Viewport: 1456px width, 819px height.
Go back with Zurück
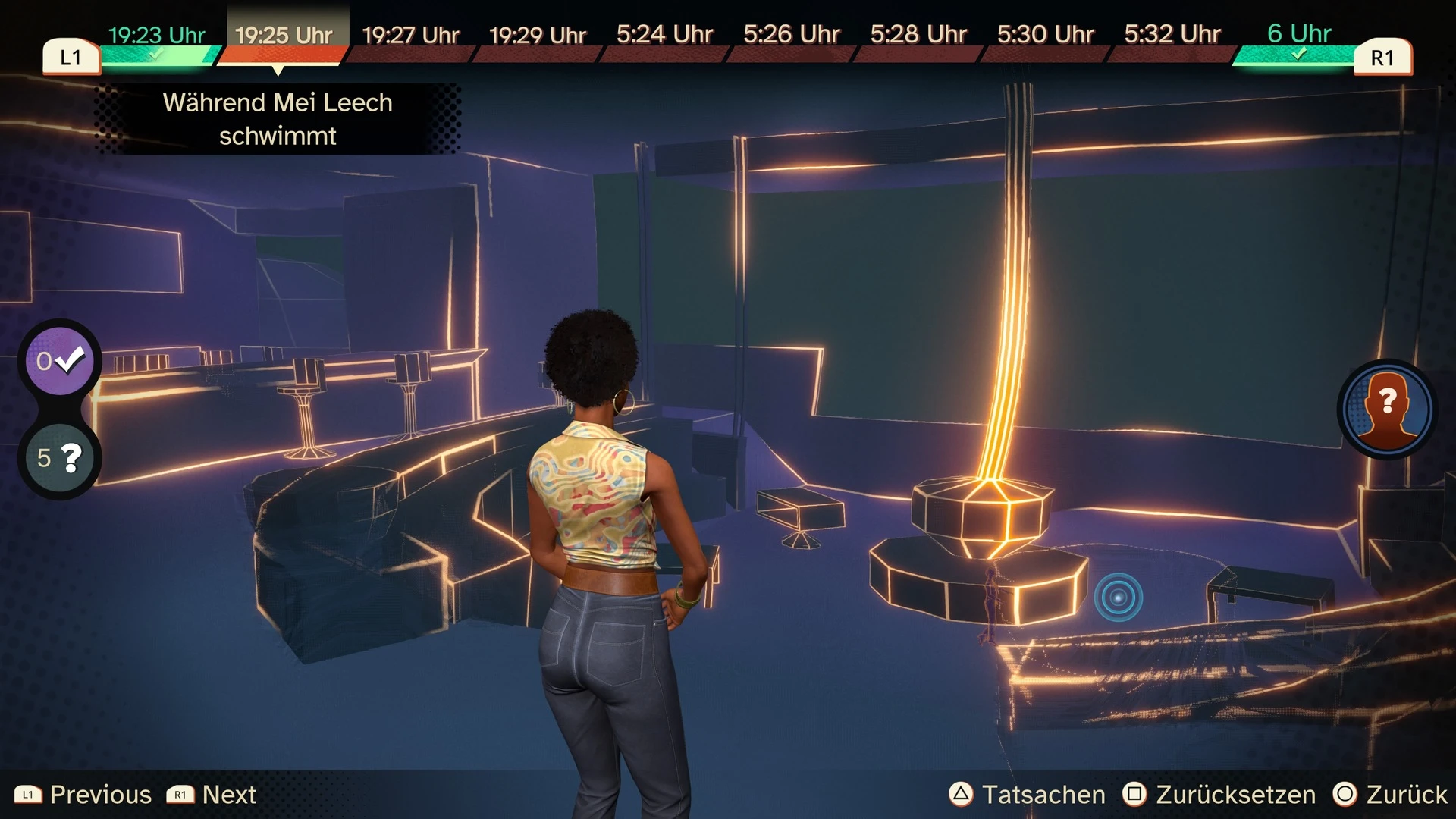pyautogui.click(x=1390, y=794)
